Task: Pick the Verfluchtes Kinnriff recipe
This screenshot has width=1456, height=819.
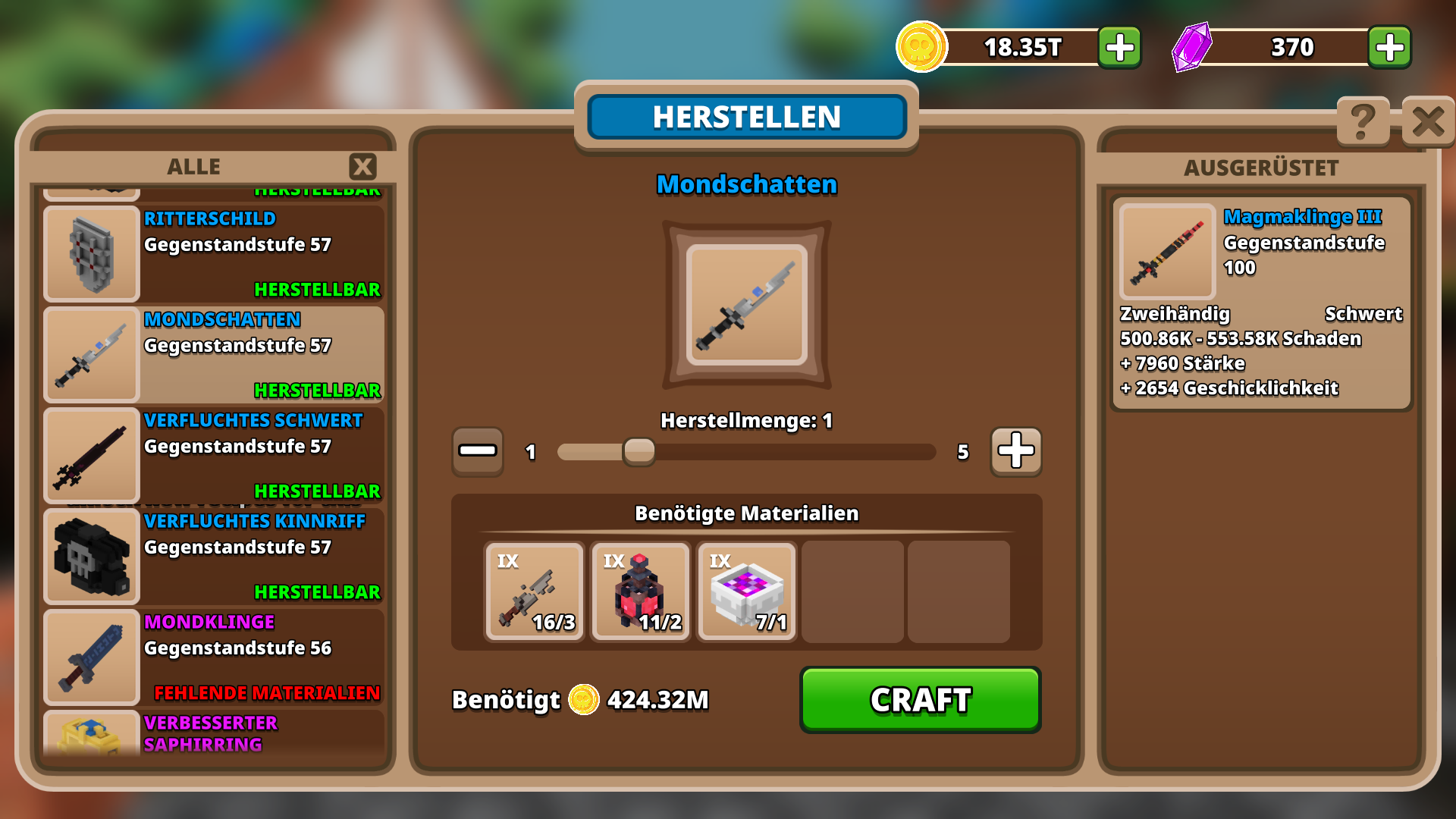Action: click(x=214, y=556)
